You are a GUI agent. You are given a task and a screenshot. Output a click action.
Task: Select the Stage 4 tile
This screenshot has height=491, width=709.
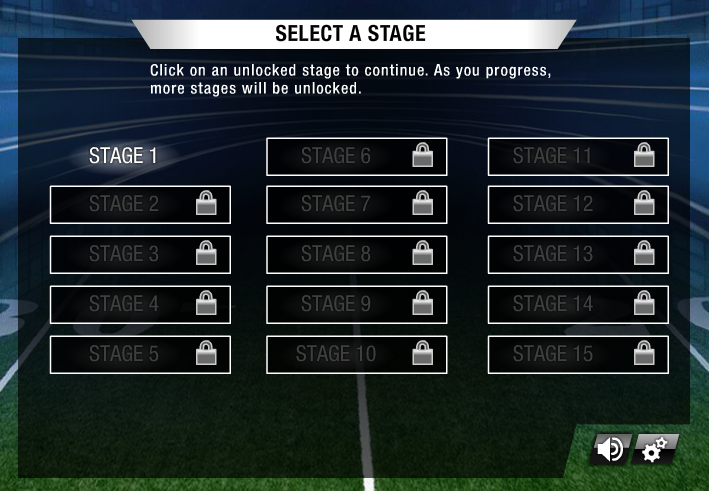tap(140, 304)
